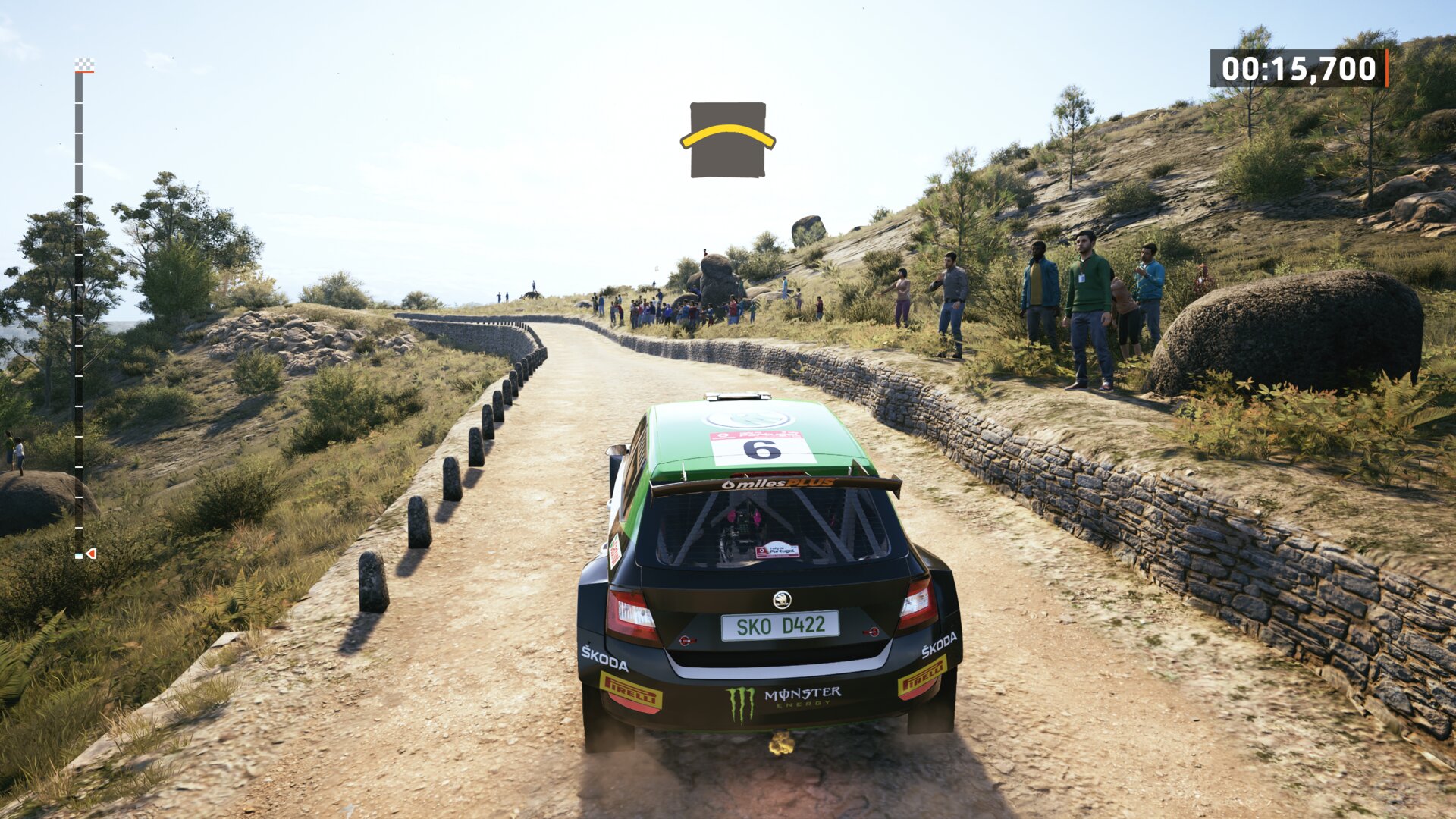
Task: Click the rear spoiler of the Škoda
Action: click(872, 489)
